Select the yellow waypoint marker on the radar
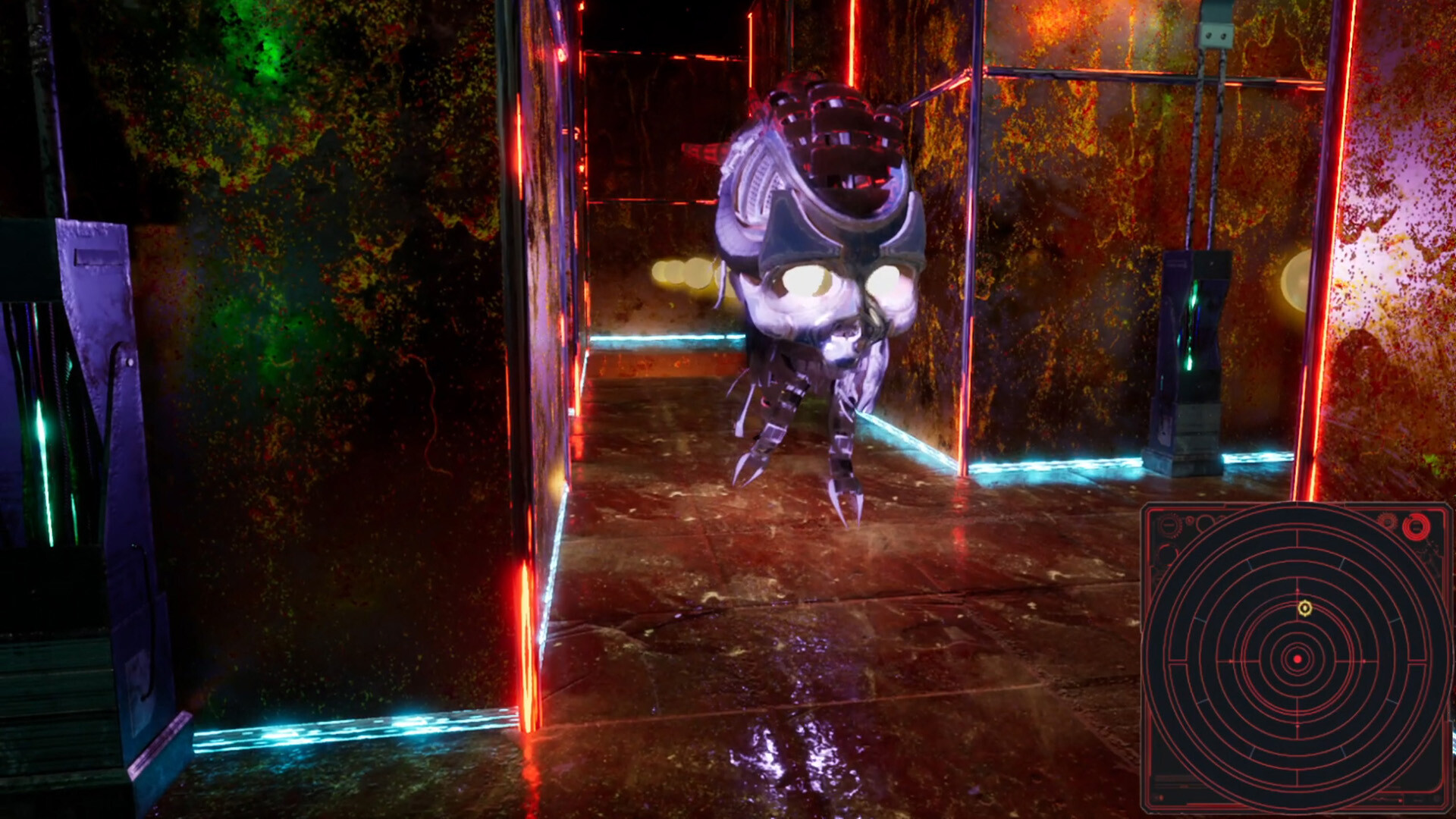 (1305, 608)
